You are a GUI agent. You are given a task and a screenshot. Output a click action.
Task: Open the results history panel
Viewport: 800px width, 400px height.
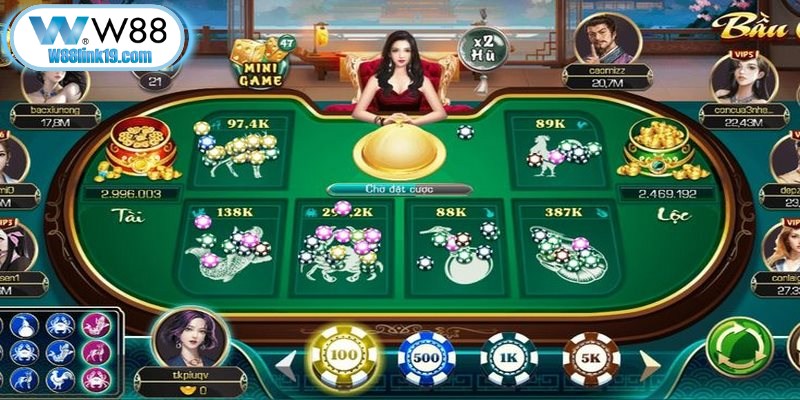(x=60, y=352)
